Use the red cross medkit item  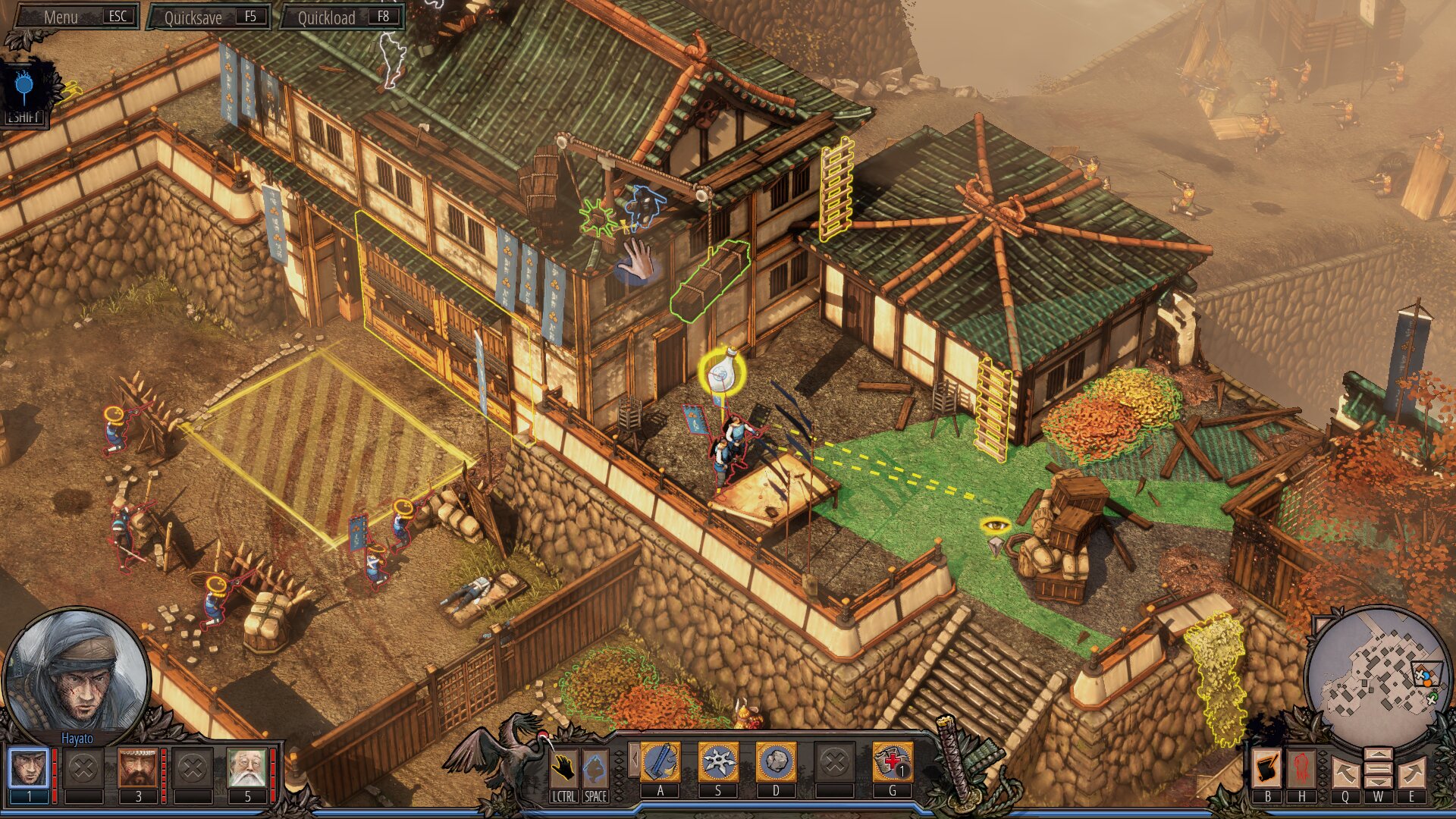point(892,762)
